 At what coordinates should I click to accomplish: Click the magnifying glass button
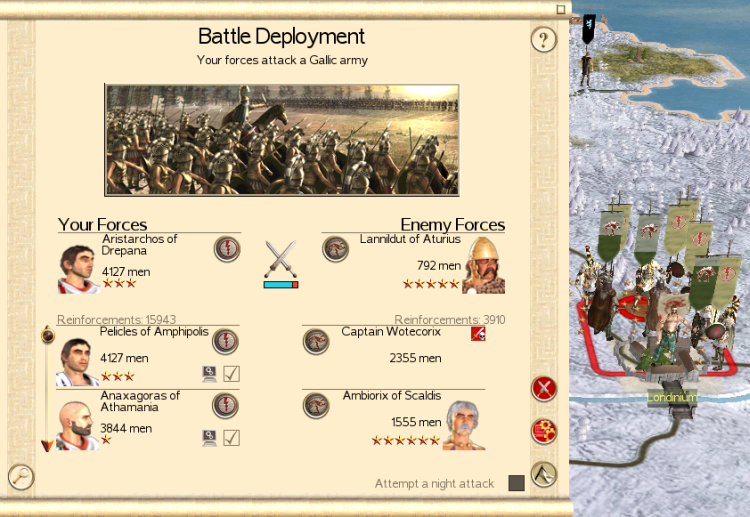pos(20,477)
